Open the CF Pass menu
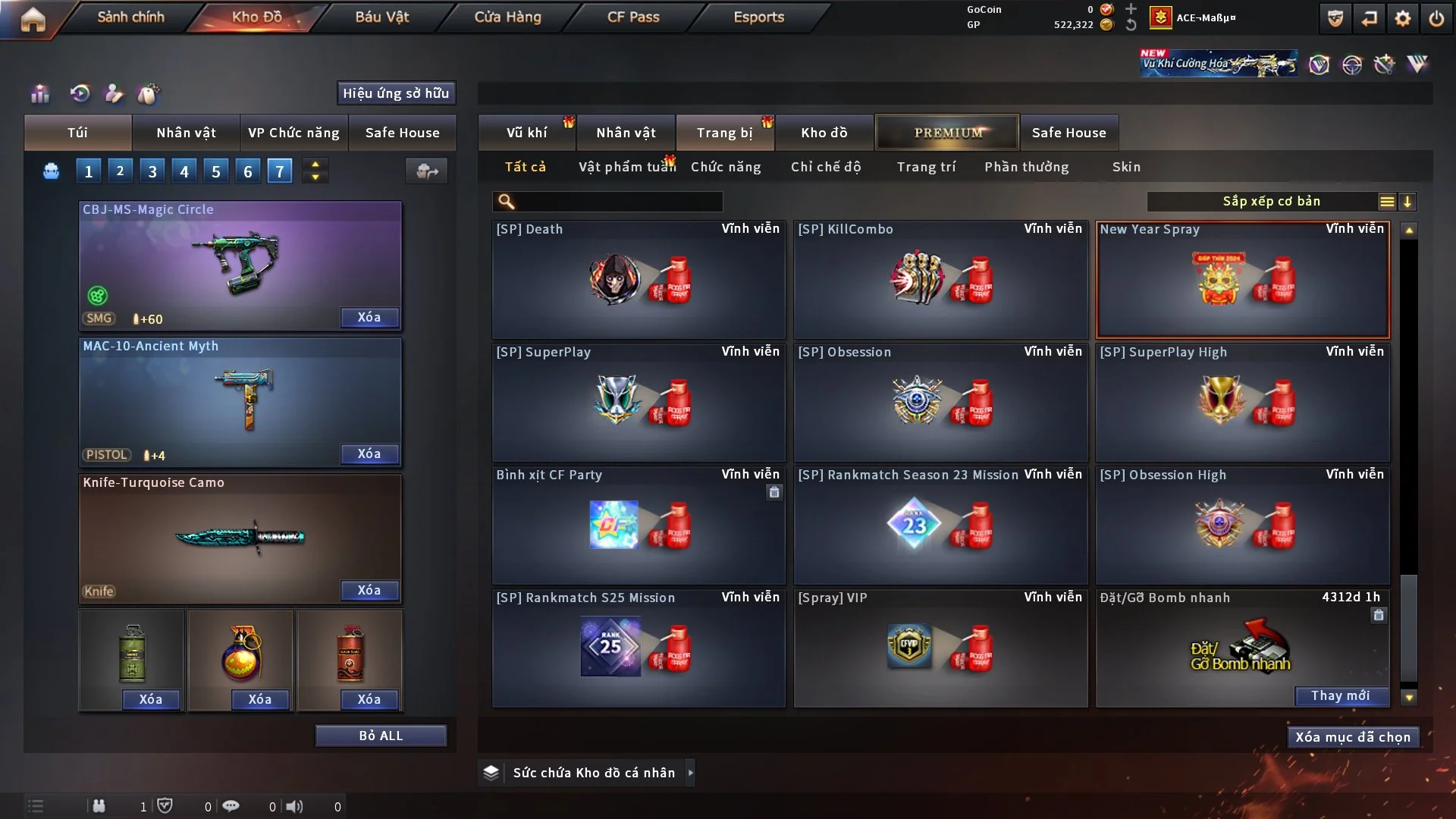1456x819 pixels. click(x=632, y=17)
